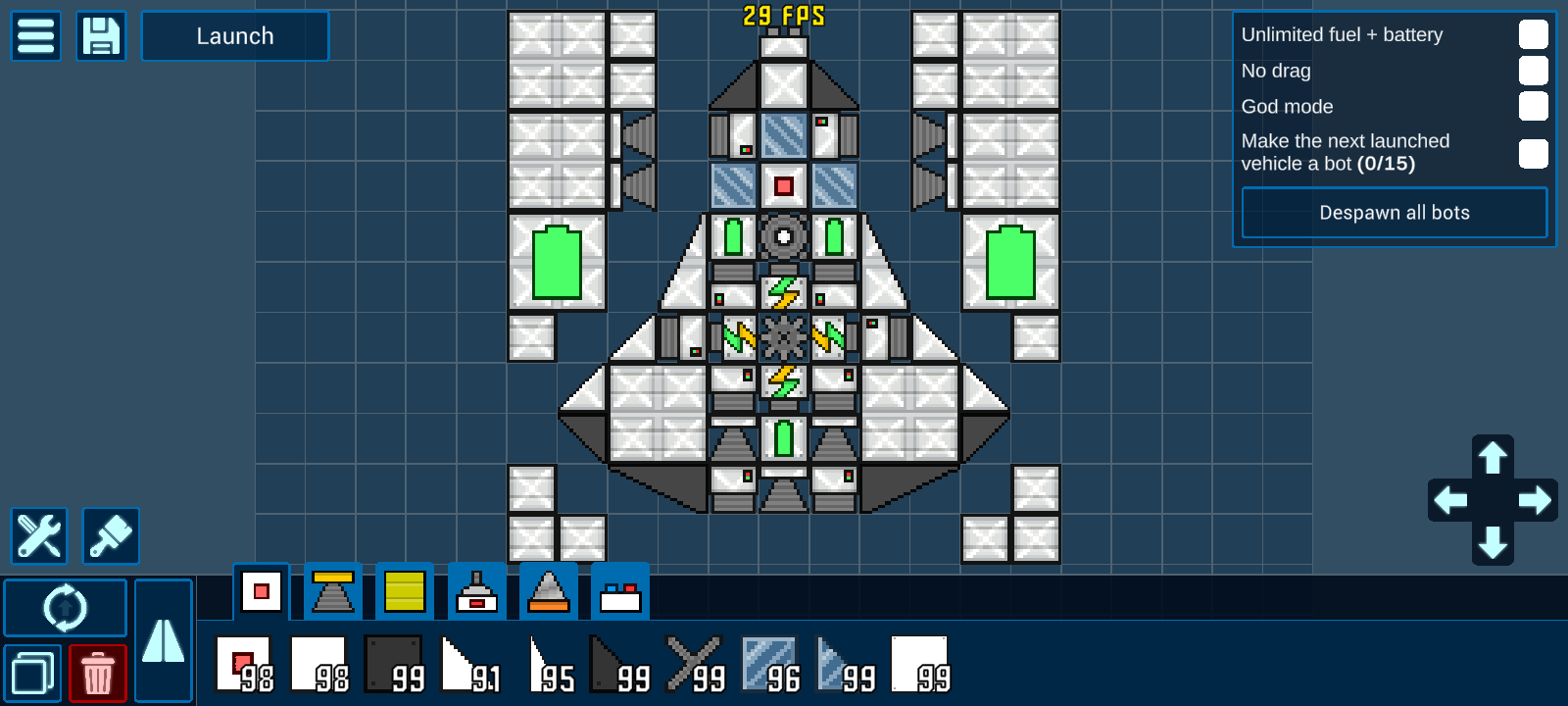The width and height of the screenshot is (1568, 706).
Task: Open the yellow fuel tank category tab
Action: click(x=405, y=591)
